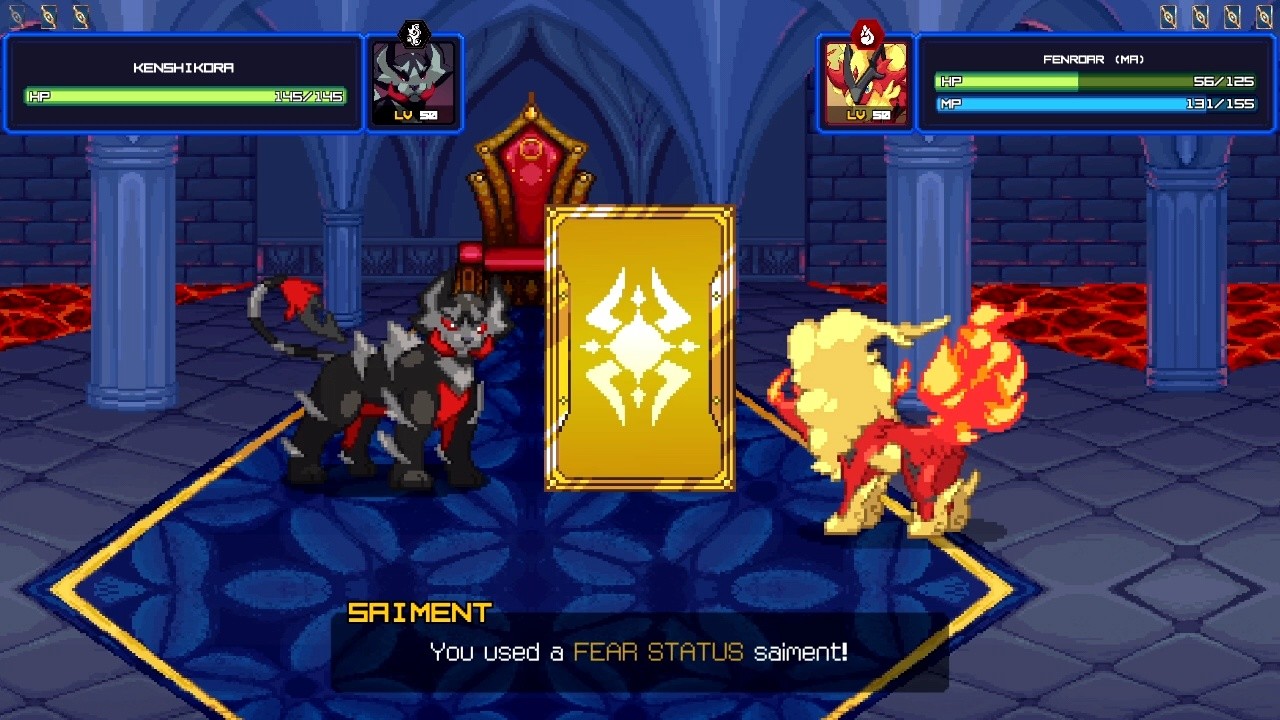Click the fire emblem badge above Fenroar's portrait
Screen dimensions: 1280x720
[866, 33]
